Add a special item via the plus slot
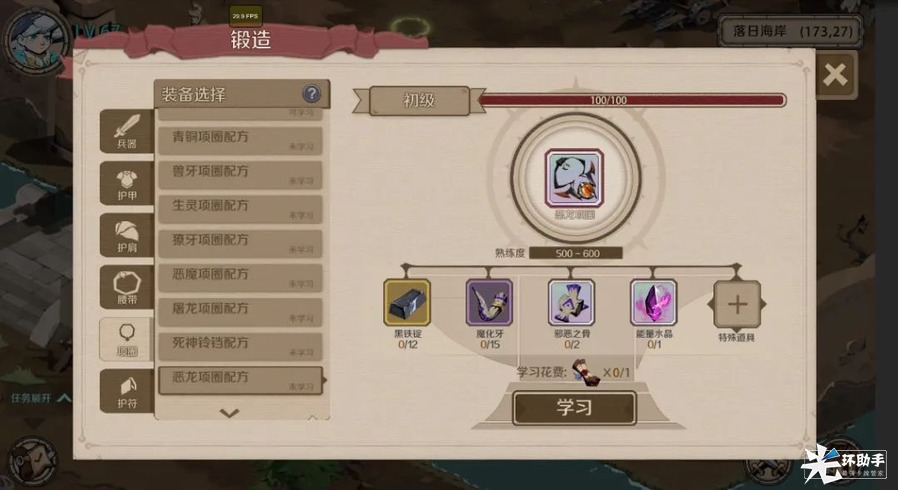The image size is (898, 490). [737, 304]
